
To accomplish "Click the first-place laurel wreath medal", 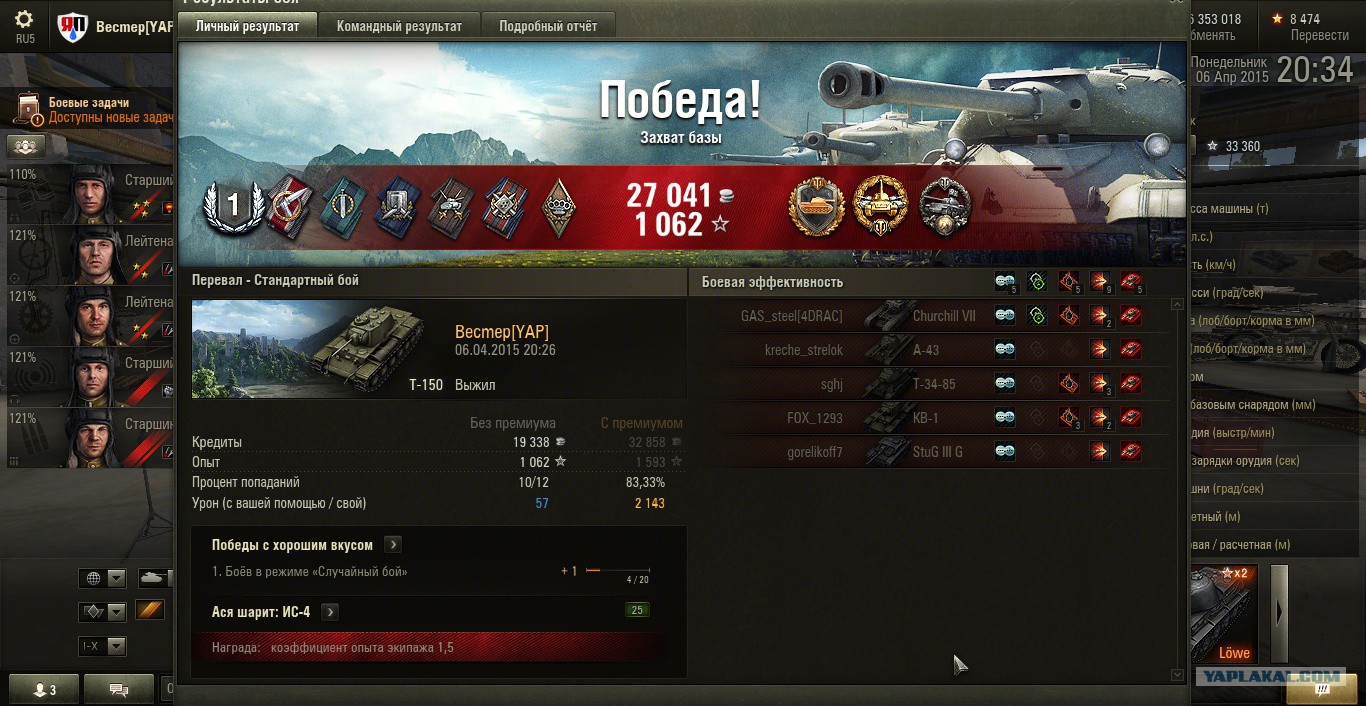I will pyautogui.click(x=233, y=206).
